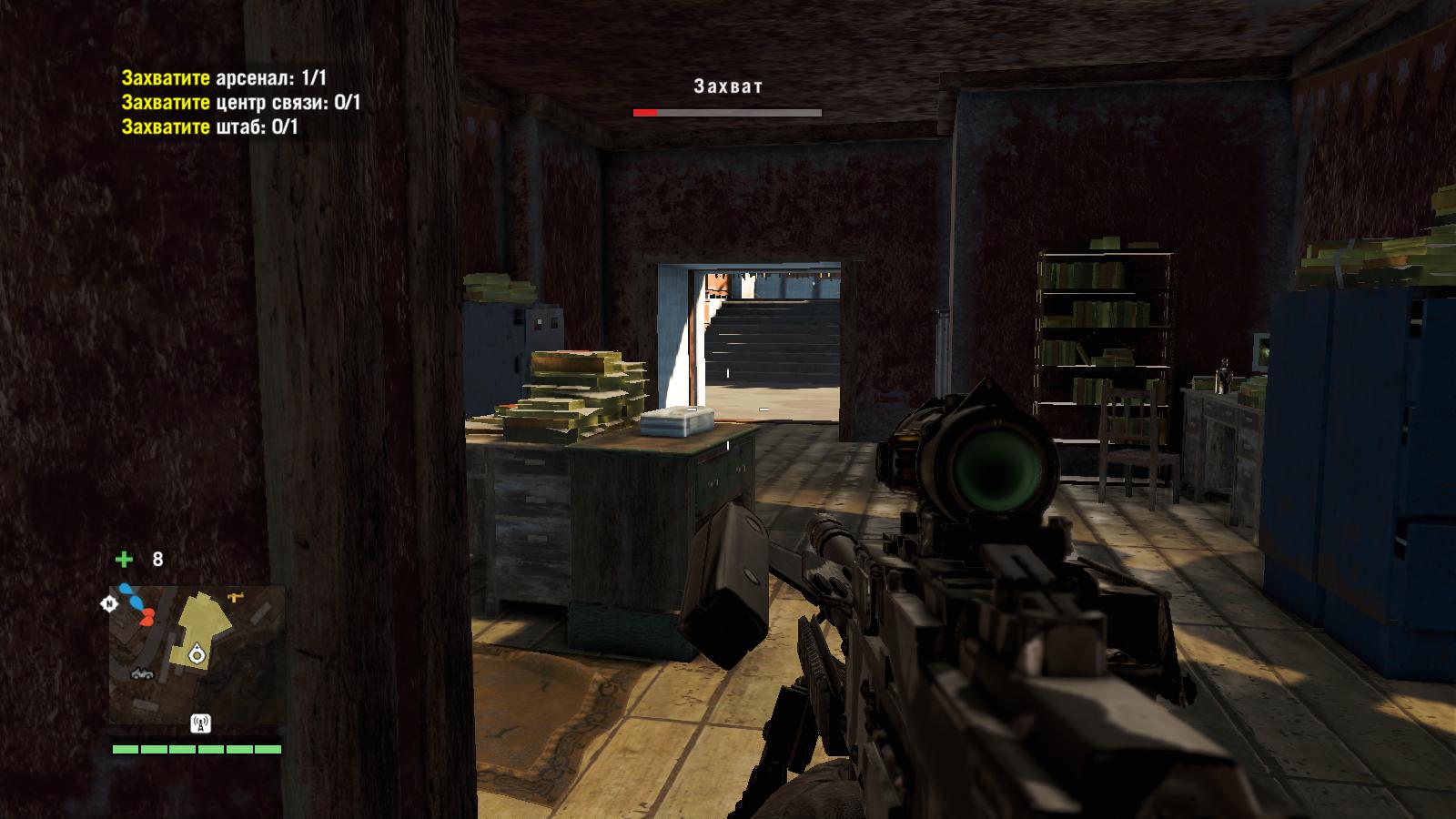Viewport: 1456px width, 819px height.
Task: Select the jeep vehicle icon on minimap
Action: click(144, 673)
